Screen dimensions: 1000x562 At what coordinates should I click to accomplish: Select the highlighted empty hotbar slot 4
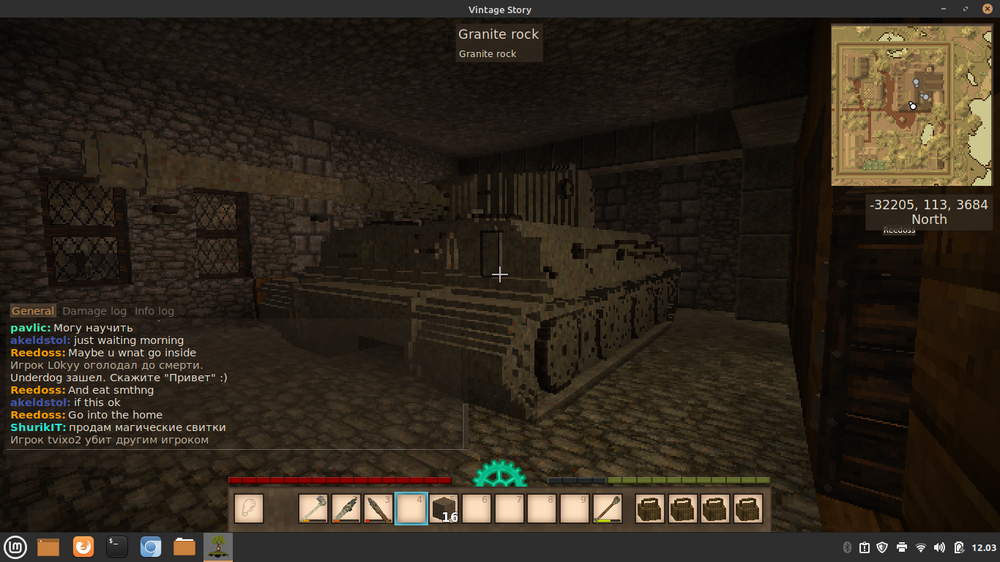click(x=411, y=508)
